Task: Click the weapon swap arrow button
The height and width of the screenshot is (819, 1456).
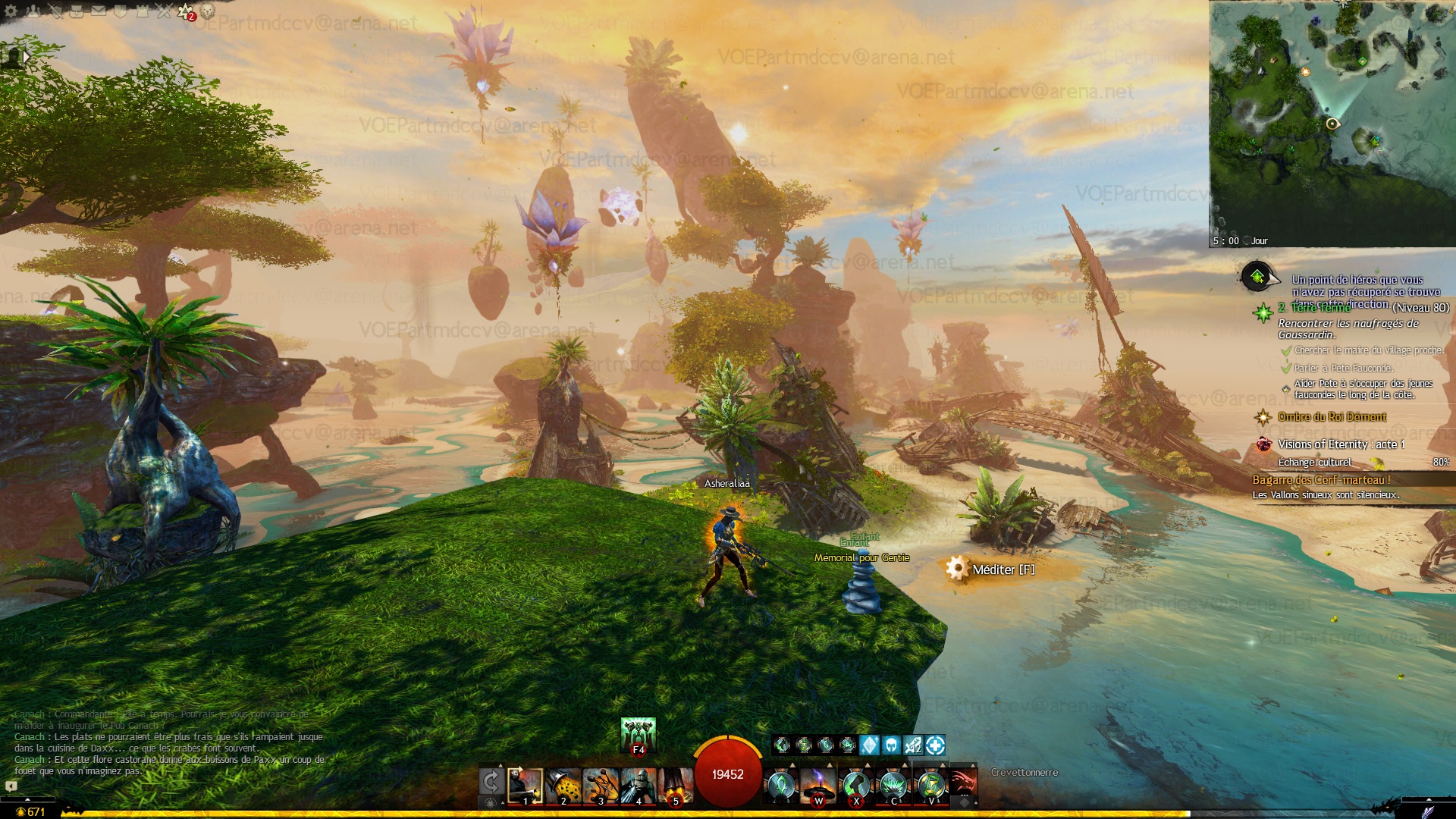Action: point(491,782)
